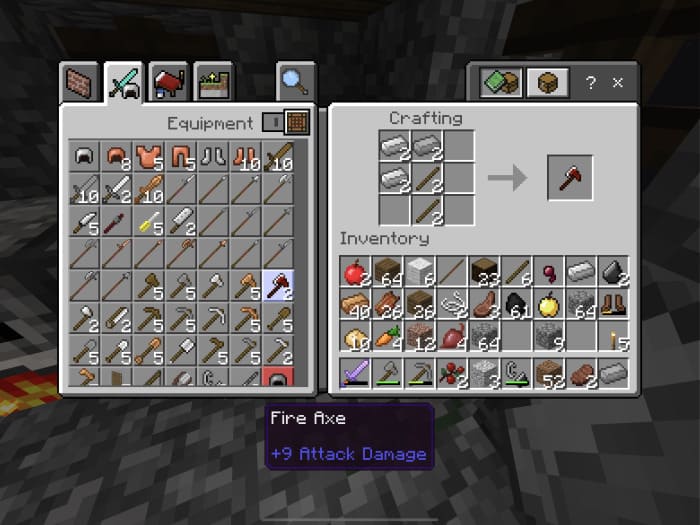Viewport: 700px width, 525px height.
Task: Close the crafting screen with the X
Action: point(618,82)
